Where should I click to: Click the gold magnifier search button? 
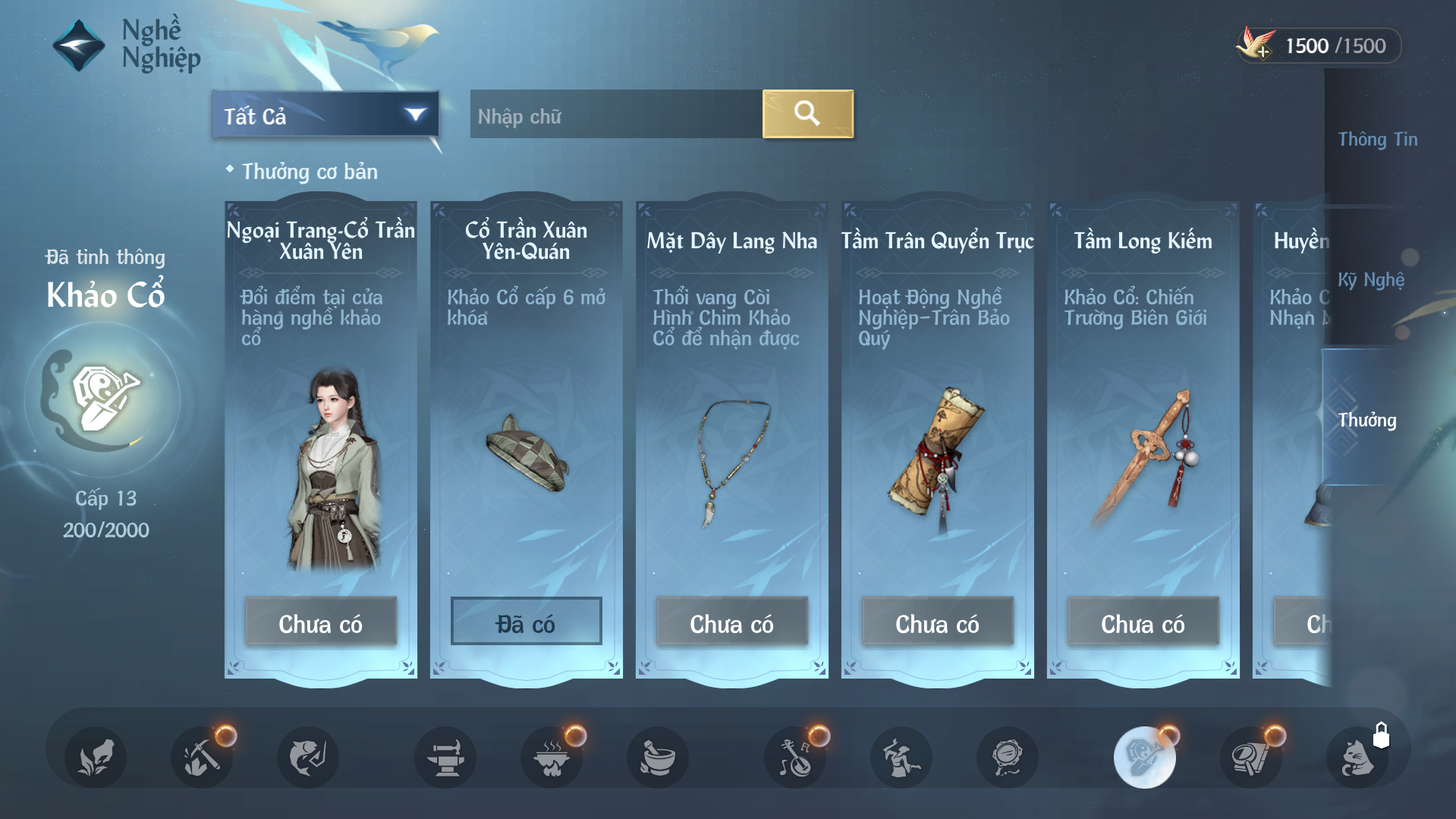[807, 114]
